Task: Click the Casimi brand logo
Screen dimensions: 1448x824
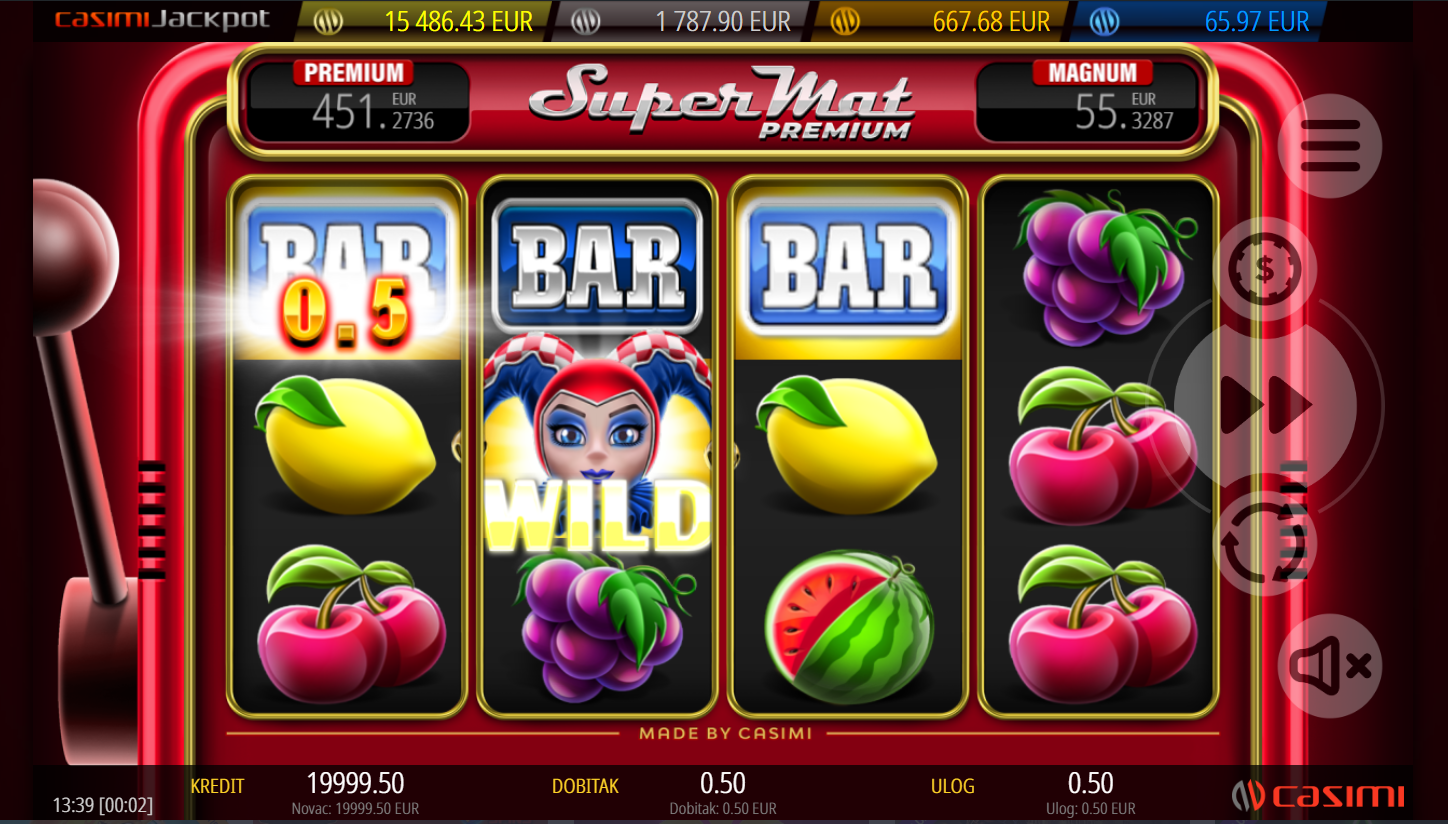Action: coord(1318,796)
